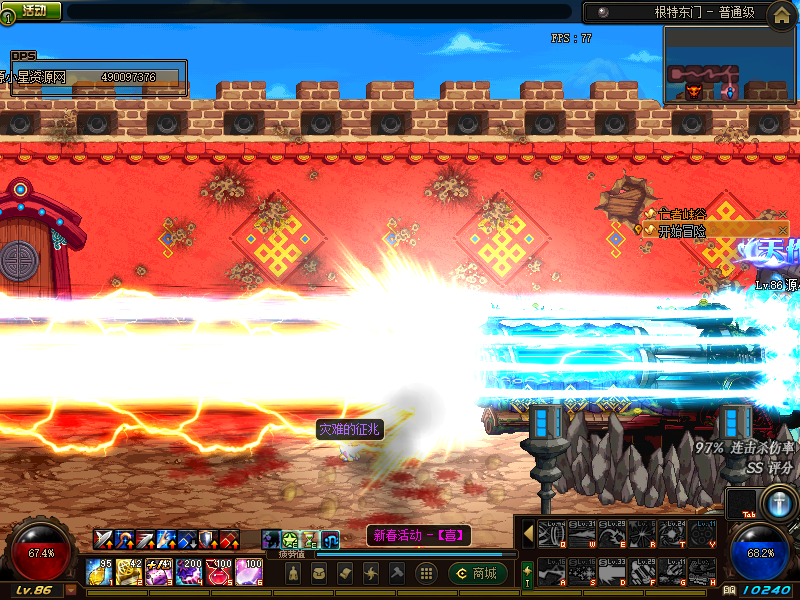Open the 商城 shop
Viewport: 800px width, 600px height.
pos(476,573)
